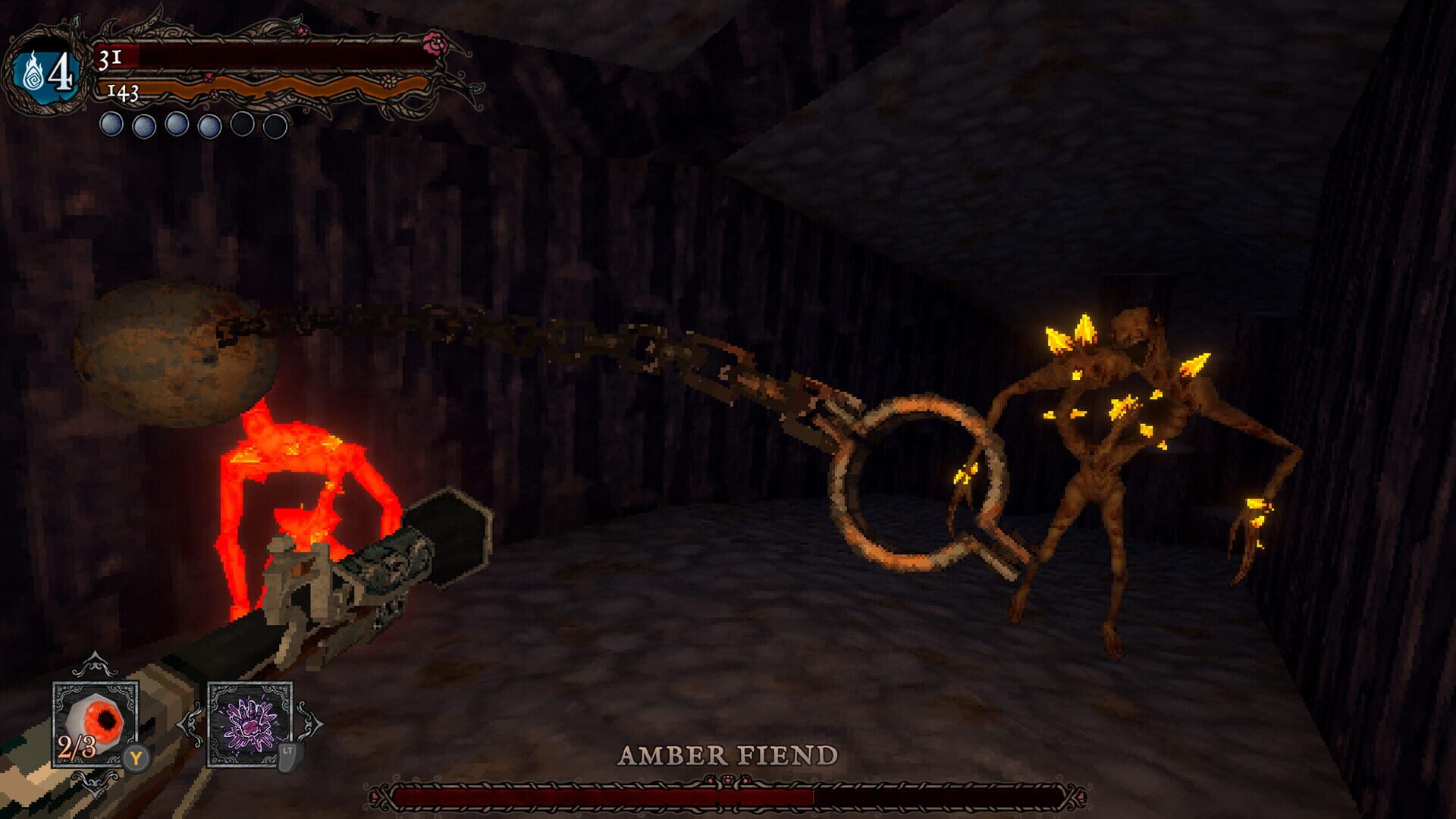Click the red Amber Fiend health bar
1456x819 pixels.
click(598, 795)
